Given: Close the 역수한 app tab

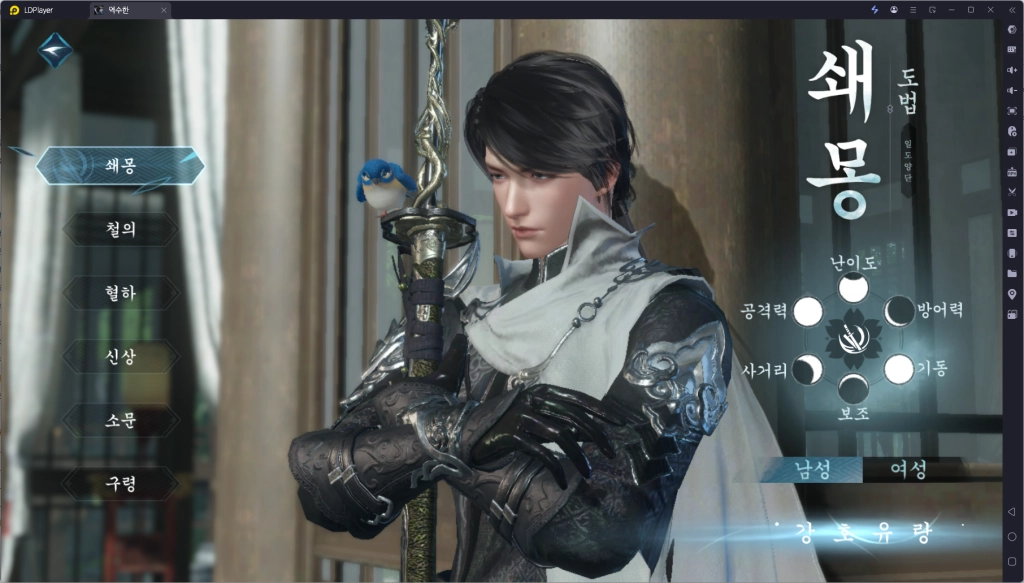Looking at the screenshot, I should click(x=164, y=10).
